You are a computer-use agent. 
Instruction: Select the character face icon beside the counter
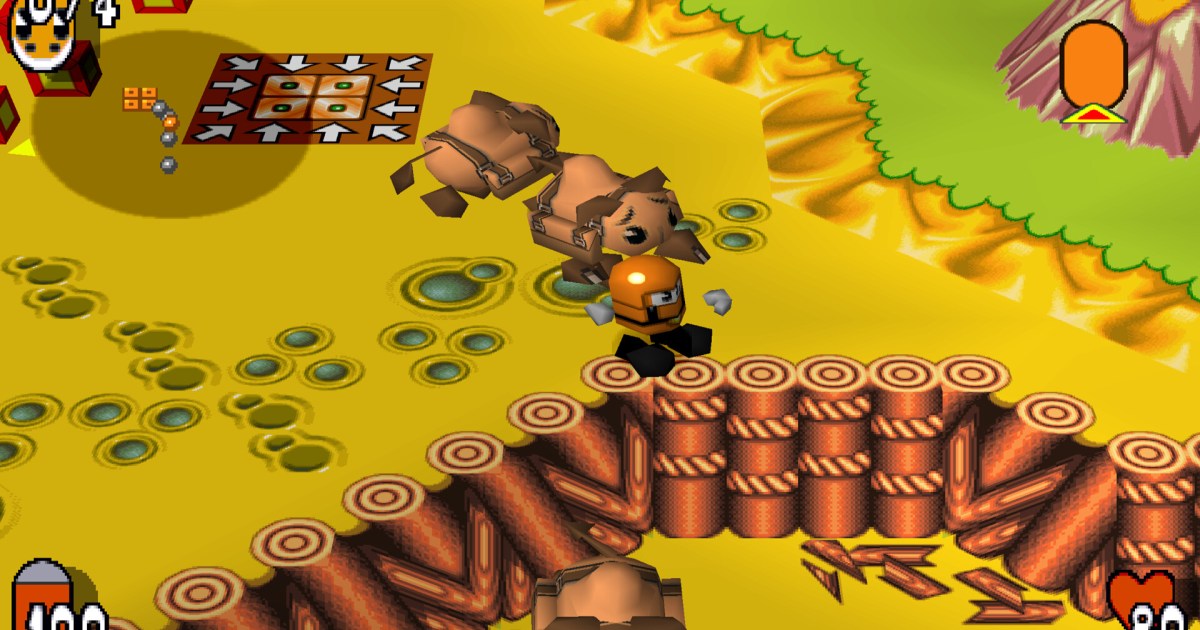click(x=43, y=36)
